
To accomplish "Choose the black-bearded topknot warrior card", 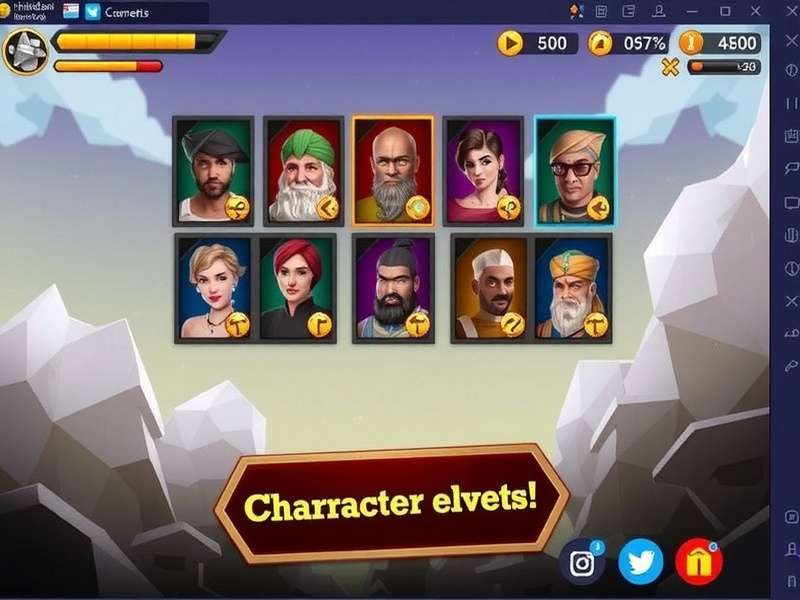I will pos(393,289).
